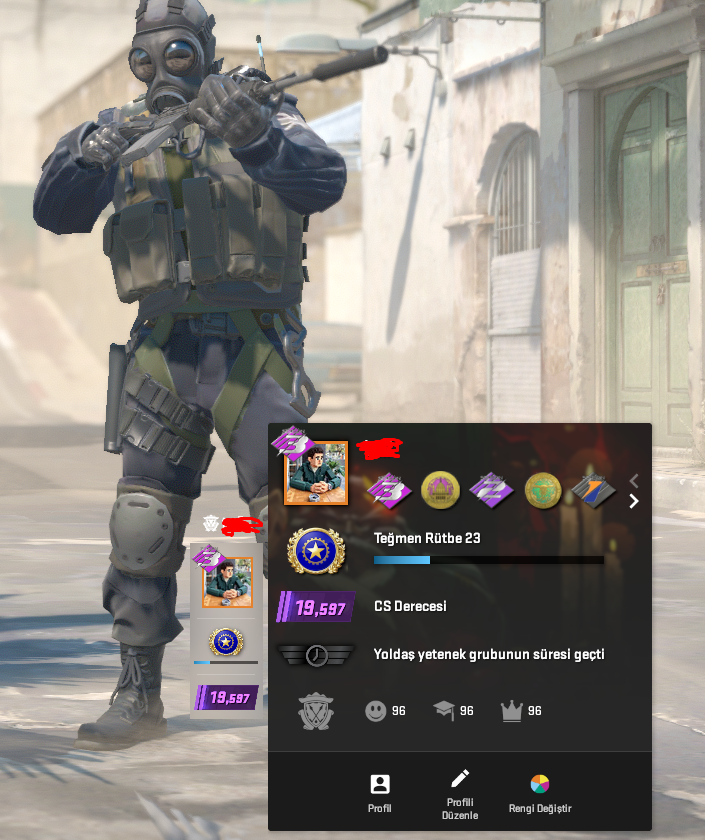This screenshot has height=840, width=705.
Task: Select the silver medal with the orange stripe
Action: pyautogui.click(x=593, y=489)
